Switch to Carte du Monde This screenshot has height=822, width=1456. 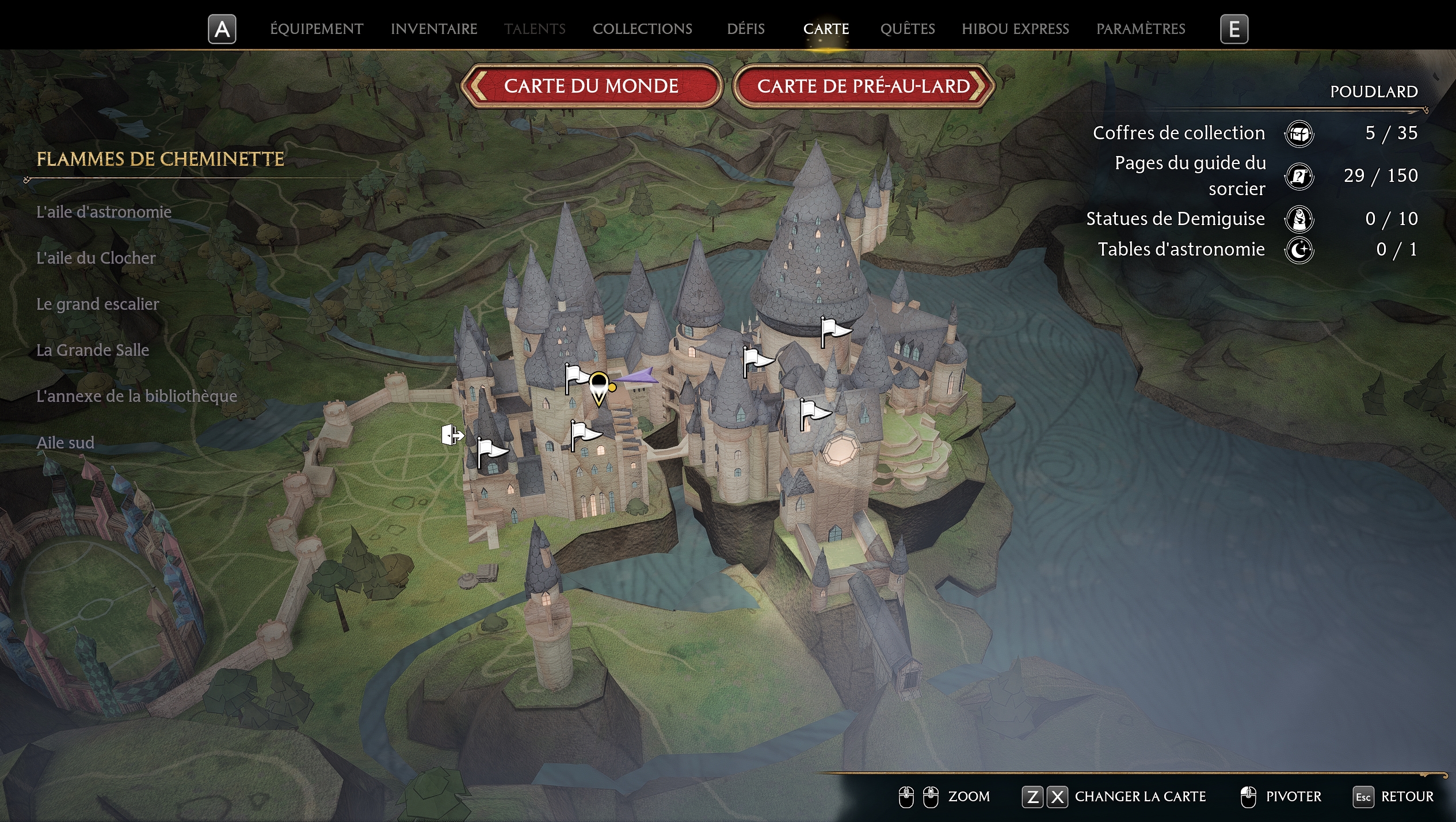click(x=591, y=86)
